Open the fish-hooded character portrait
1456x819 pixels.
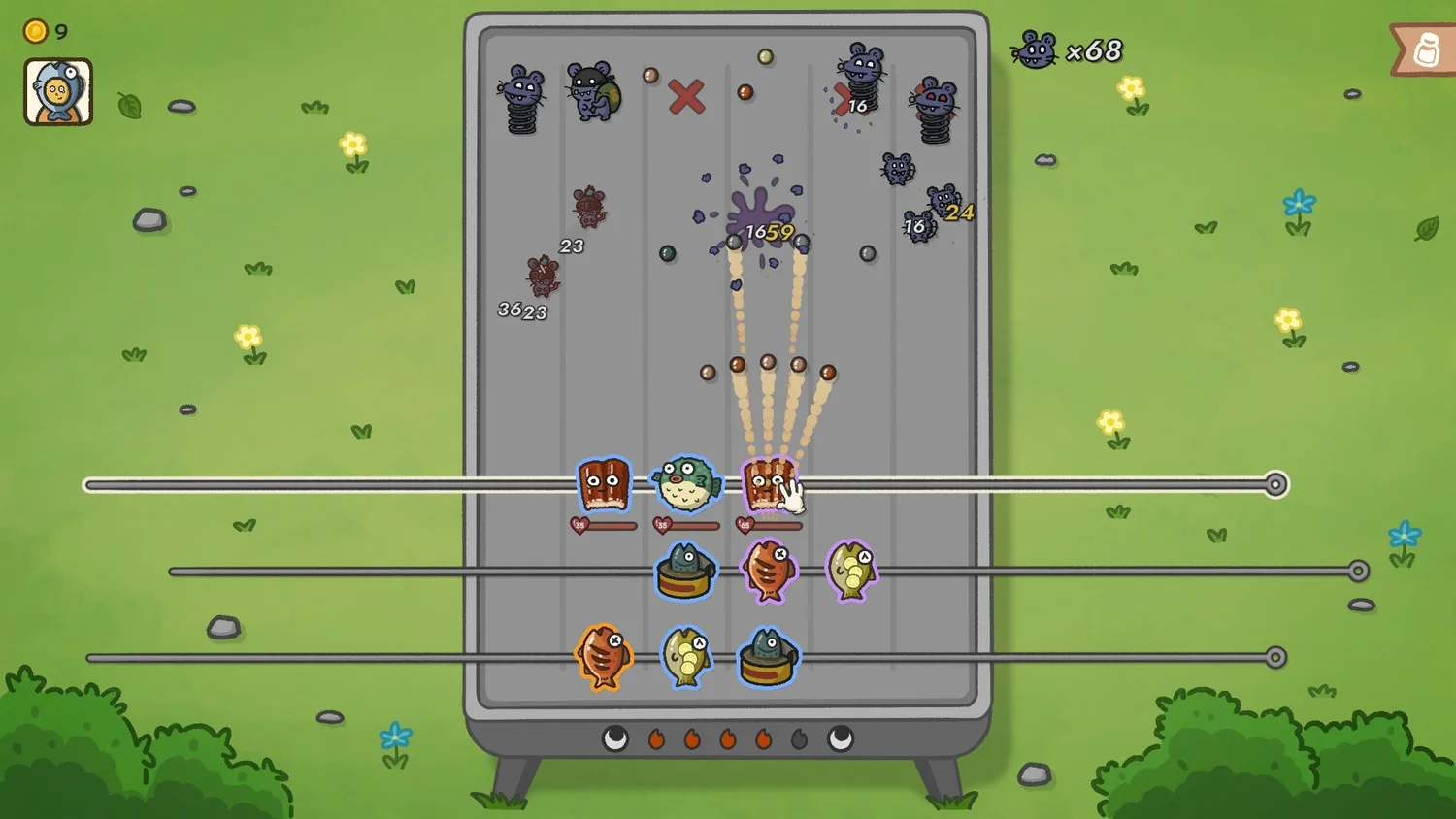[58, 92]
